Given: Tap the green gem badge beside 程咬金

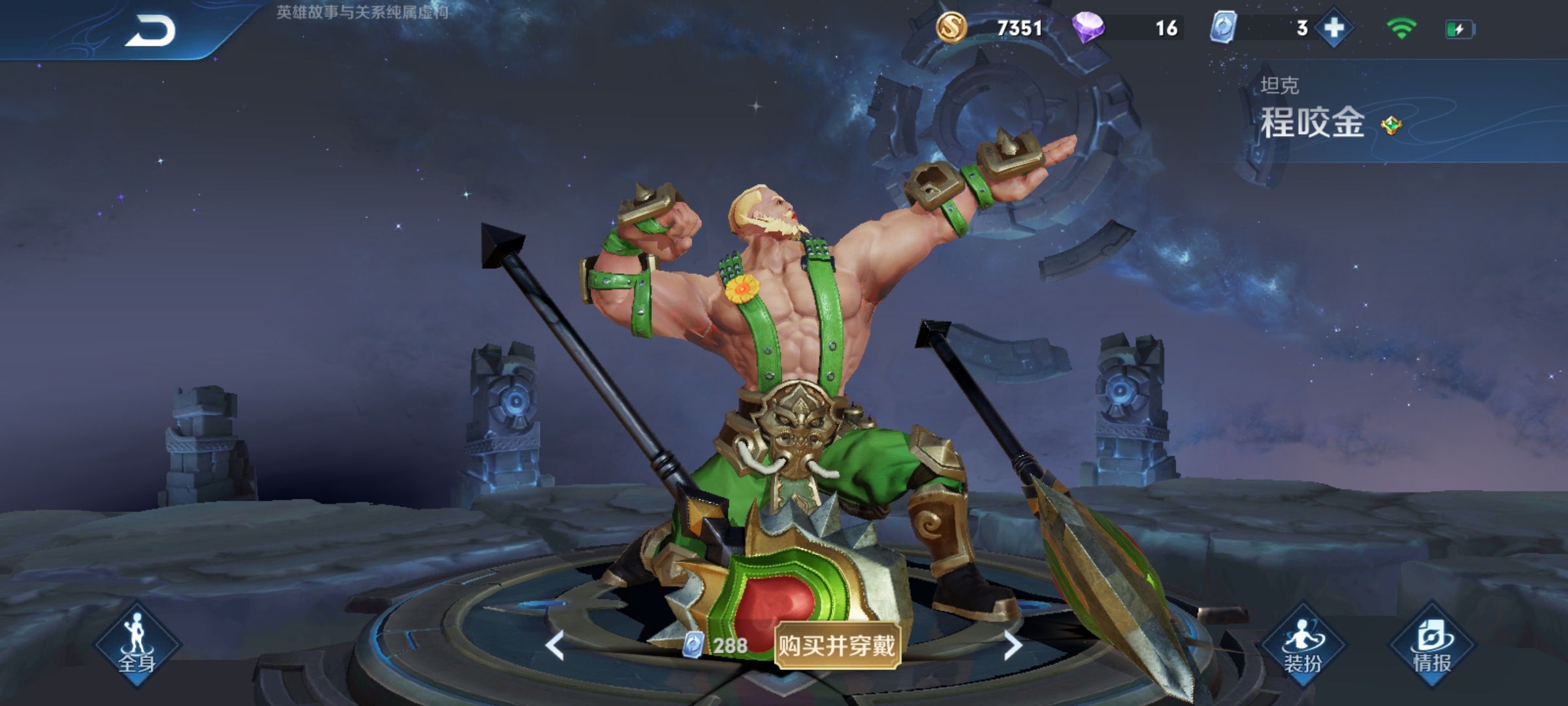Looking at the screenshot, I should (x=1392, y=125).
